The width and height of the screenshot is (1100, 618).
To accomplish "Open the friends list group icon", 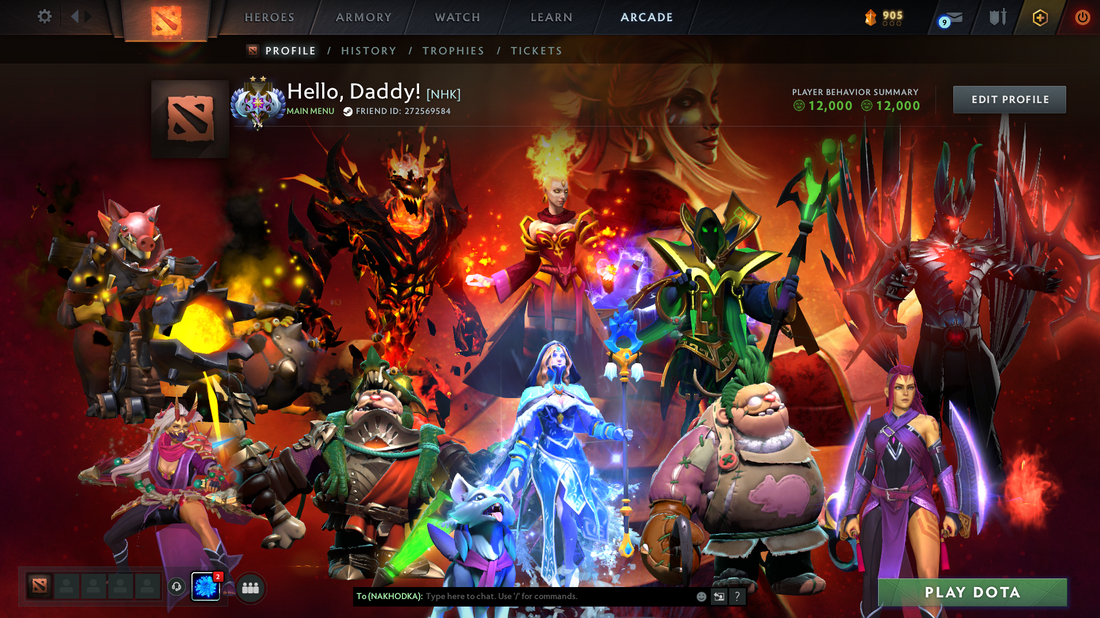I will 250,588.
